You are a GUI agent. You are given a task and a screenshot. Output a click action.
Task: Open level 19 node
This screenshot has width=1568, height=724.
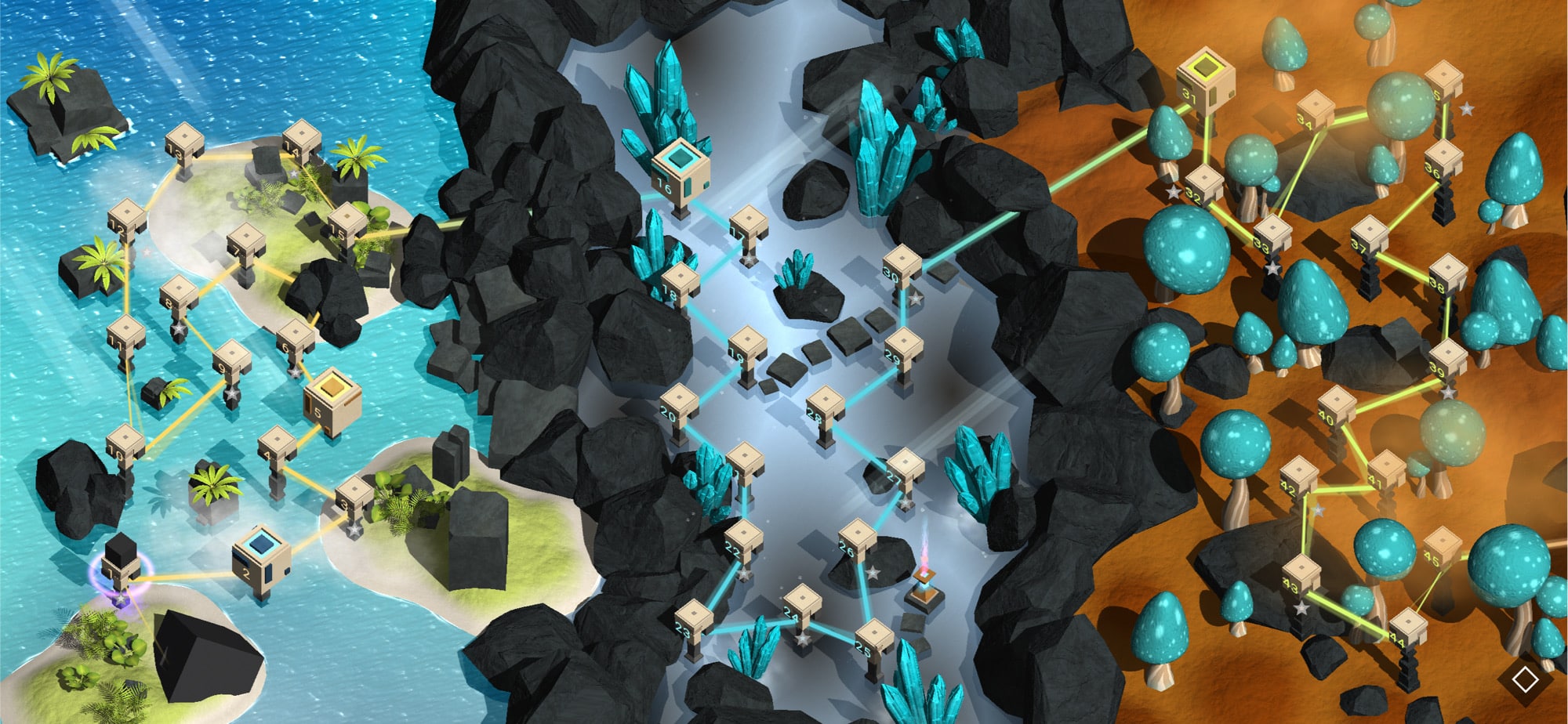click(x=746, y=349)
